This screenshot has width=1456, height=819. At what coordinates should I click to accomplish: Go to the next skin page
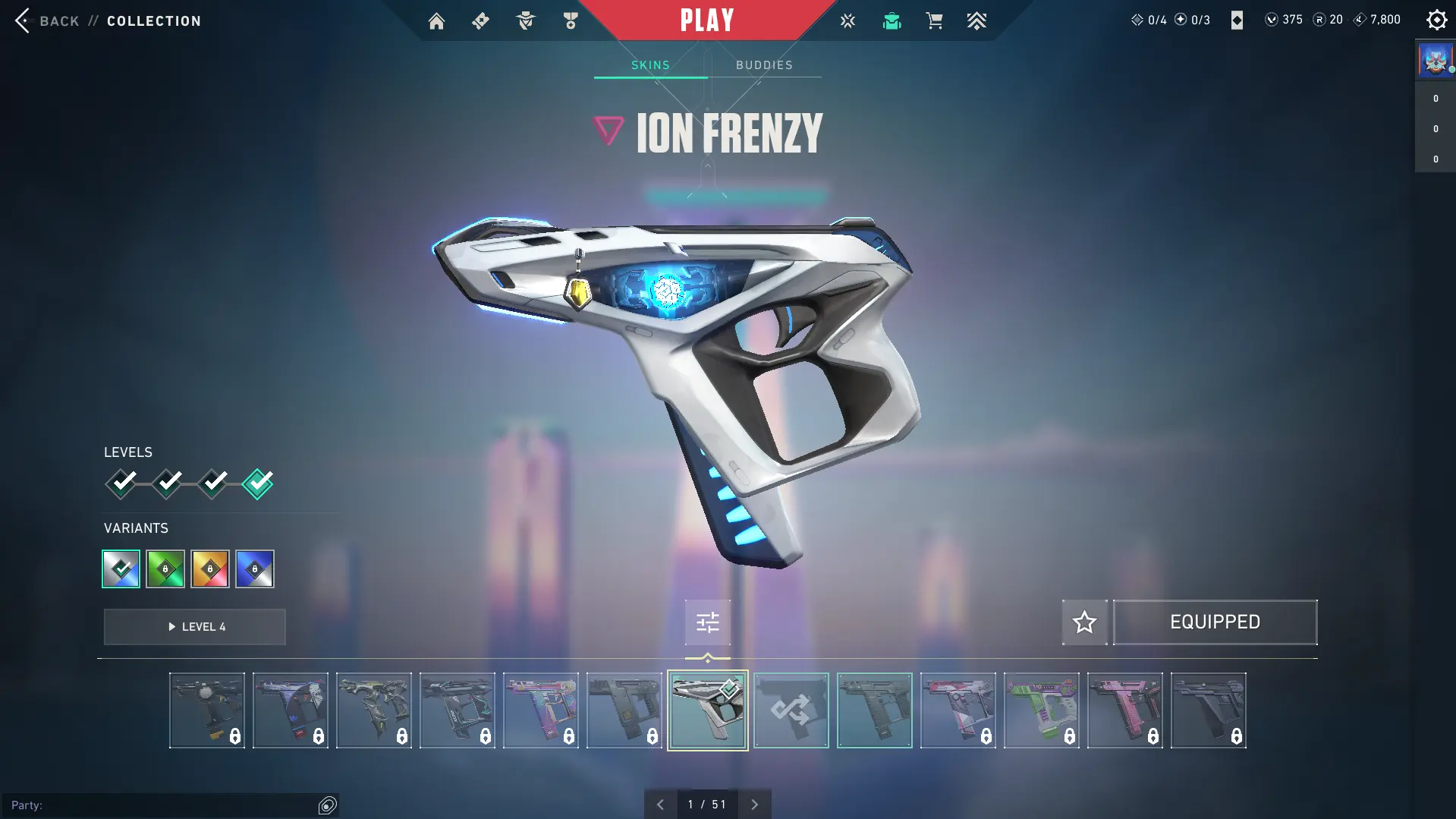(x=754, y=805)
